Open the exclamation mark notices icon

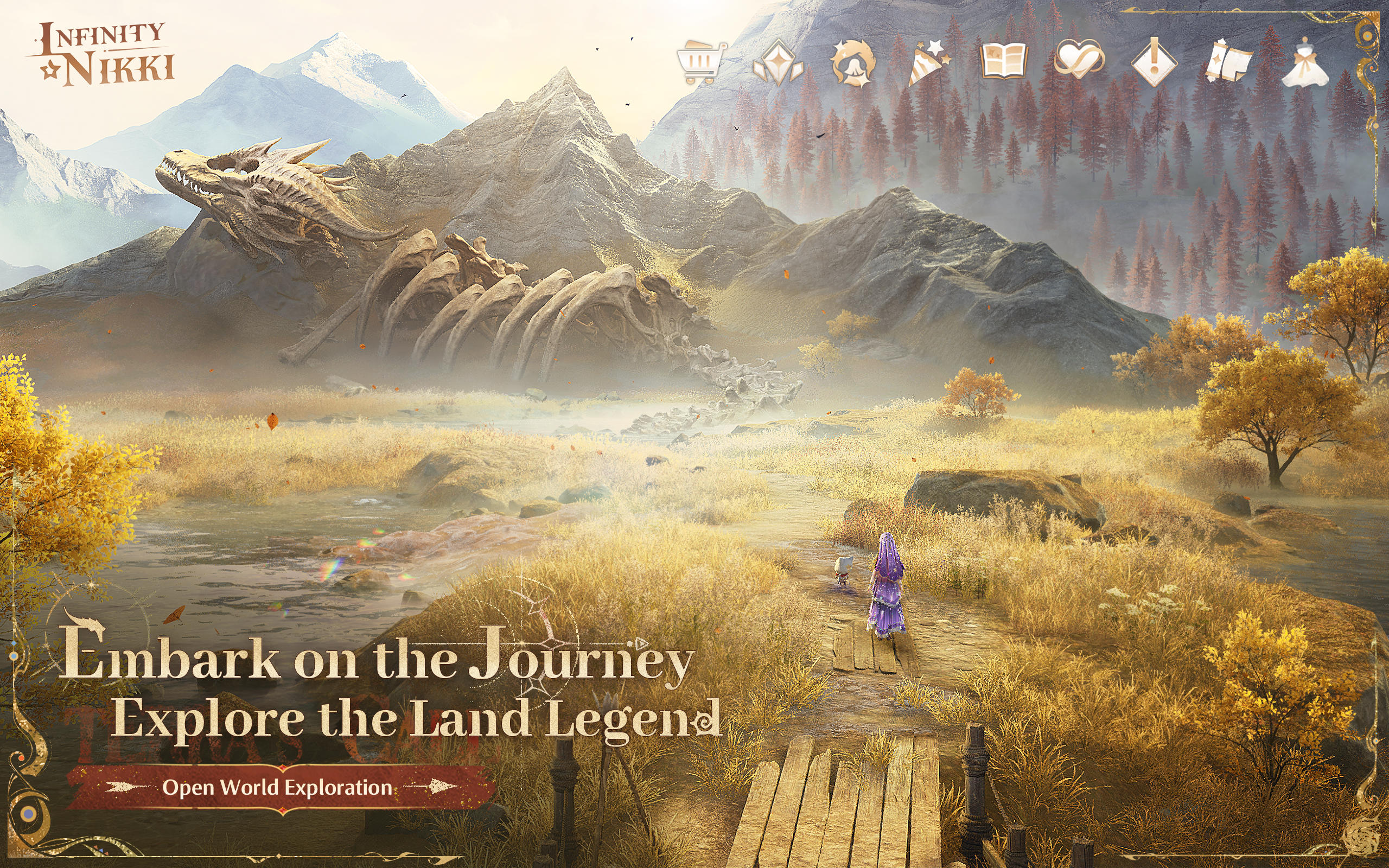coord(1154,63)
